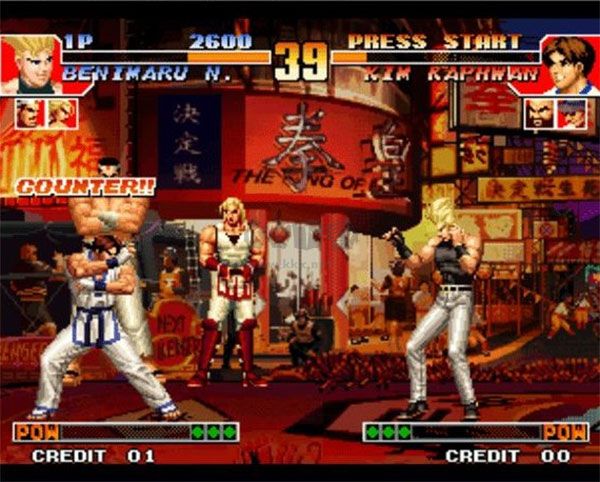Choose the rightmost small teammate portrait under Kim
Screen dimensions: 600x482
tap(570, 115)
